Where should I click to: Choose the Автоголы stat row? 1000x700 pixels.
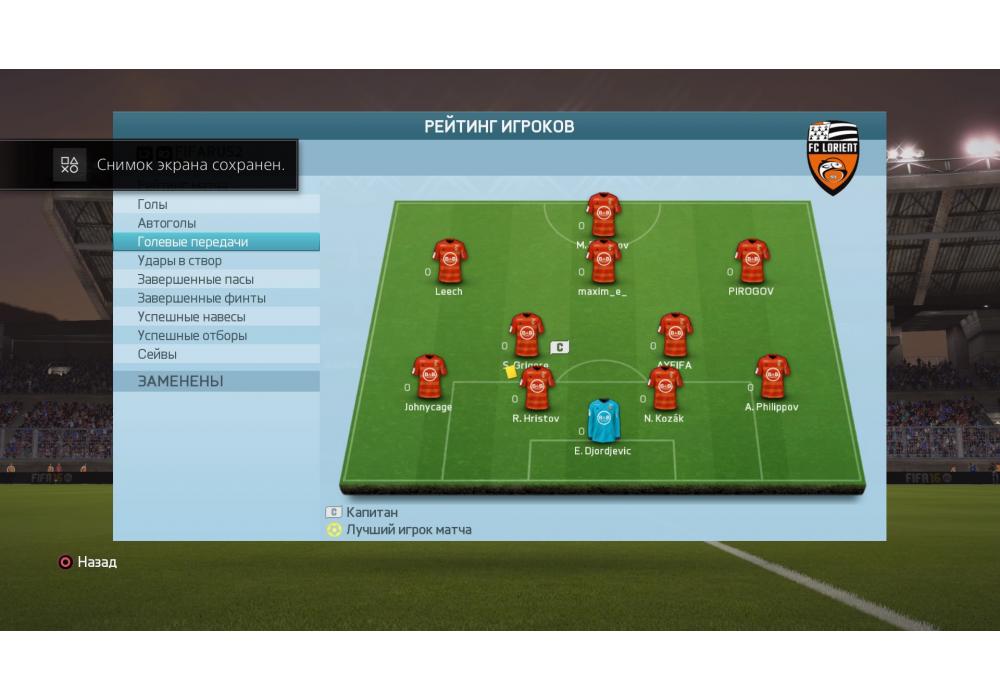pos(216,223)
